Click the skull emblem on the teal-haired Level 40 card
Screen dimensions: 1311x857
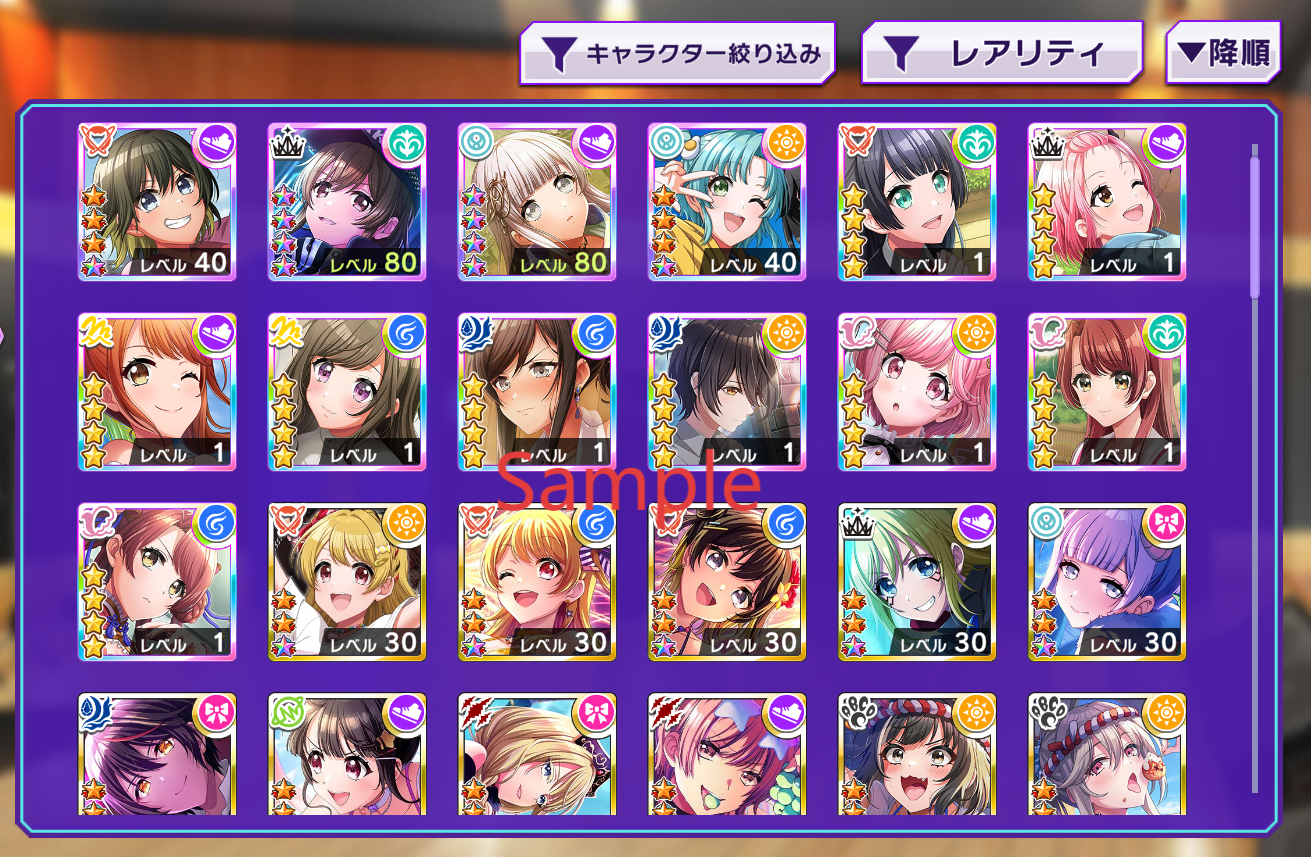coord(665,141)
